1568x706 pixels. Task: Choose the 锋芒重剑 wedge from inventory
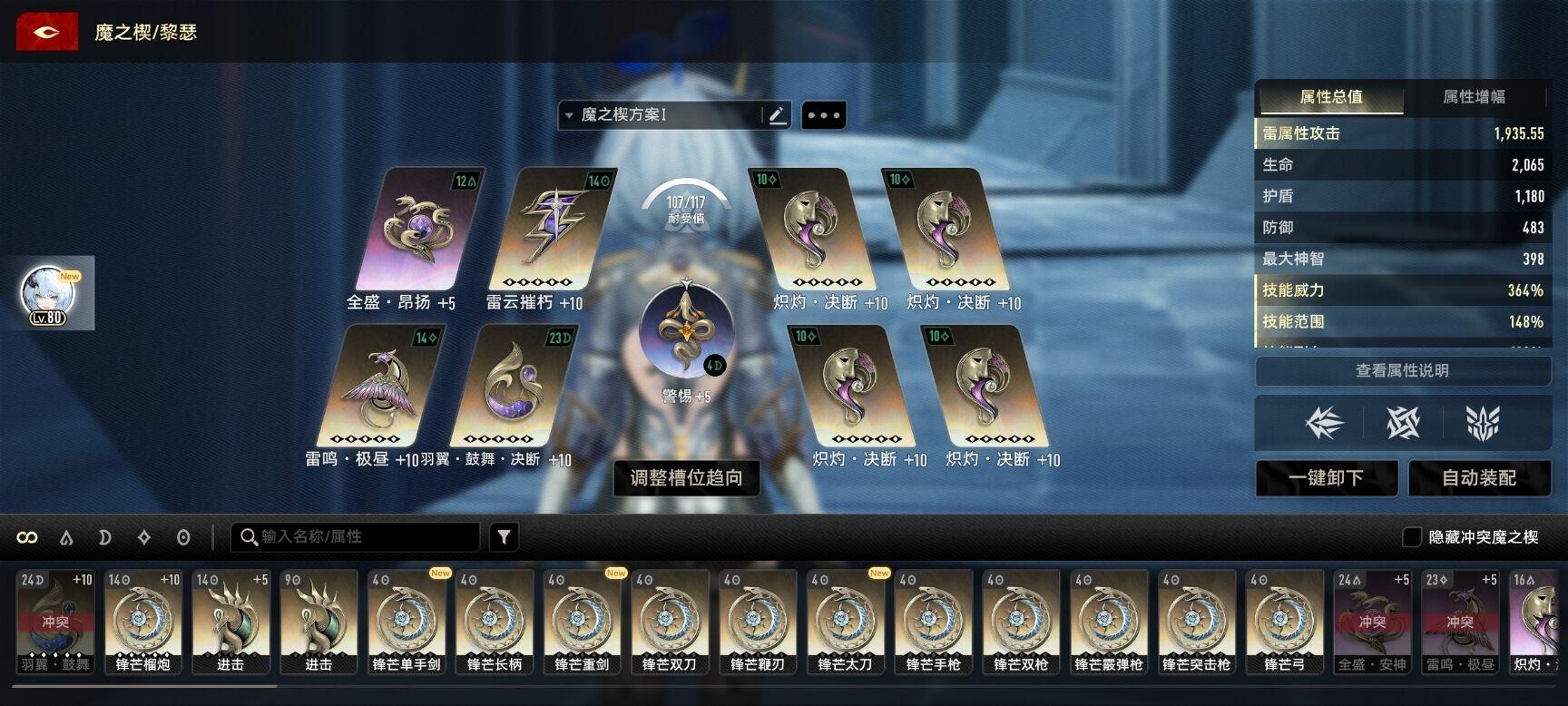582,622
